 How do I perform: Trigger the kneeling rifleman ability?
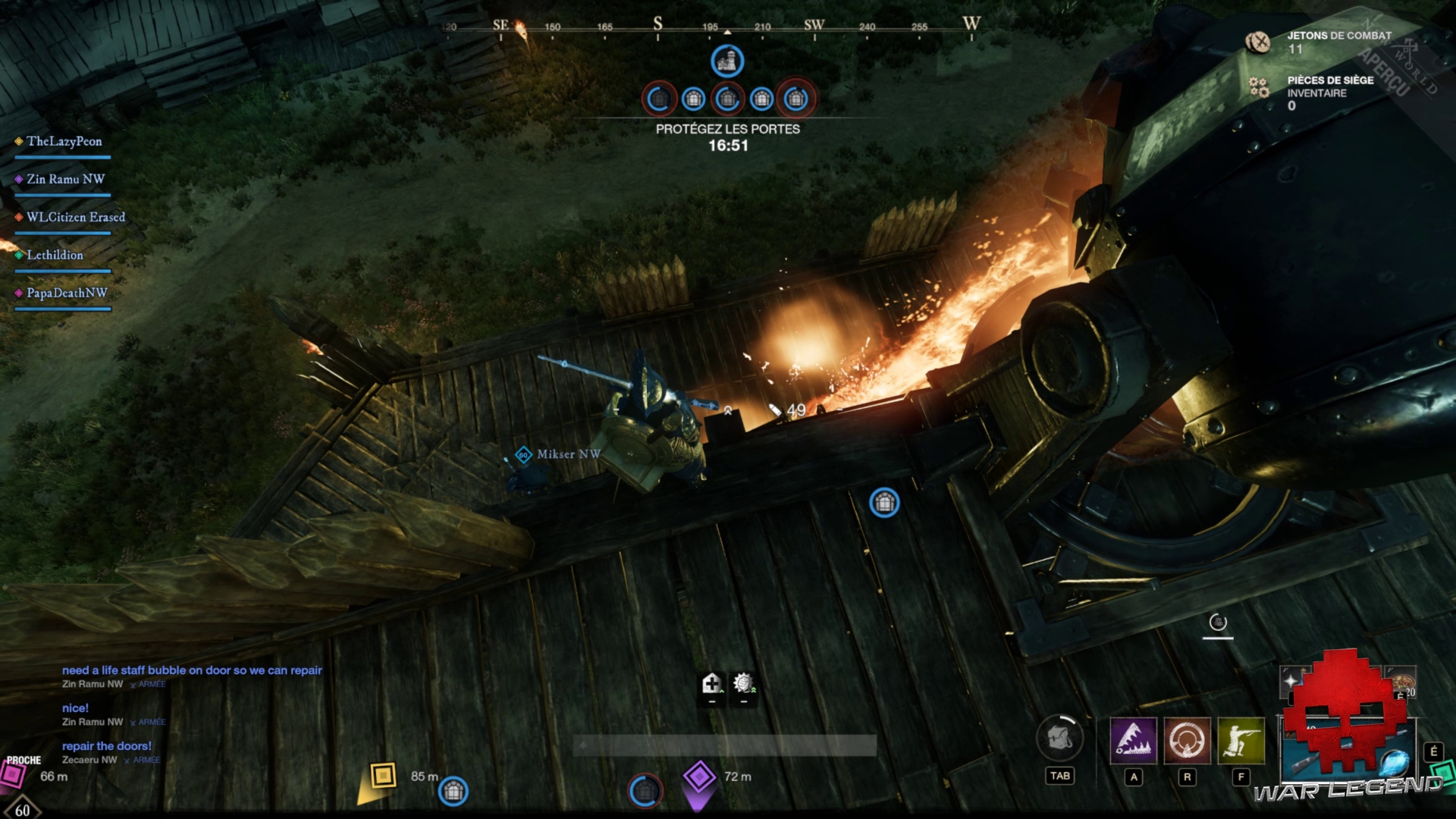point(1241,740)
